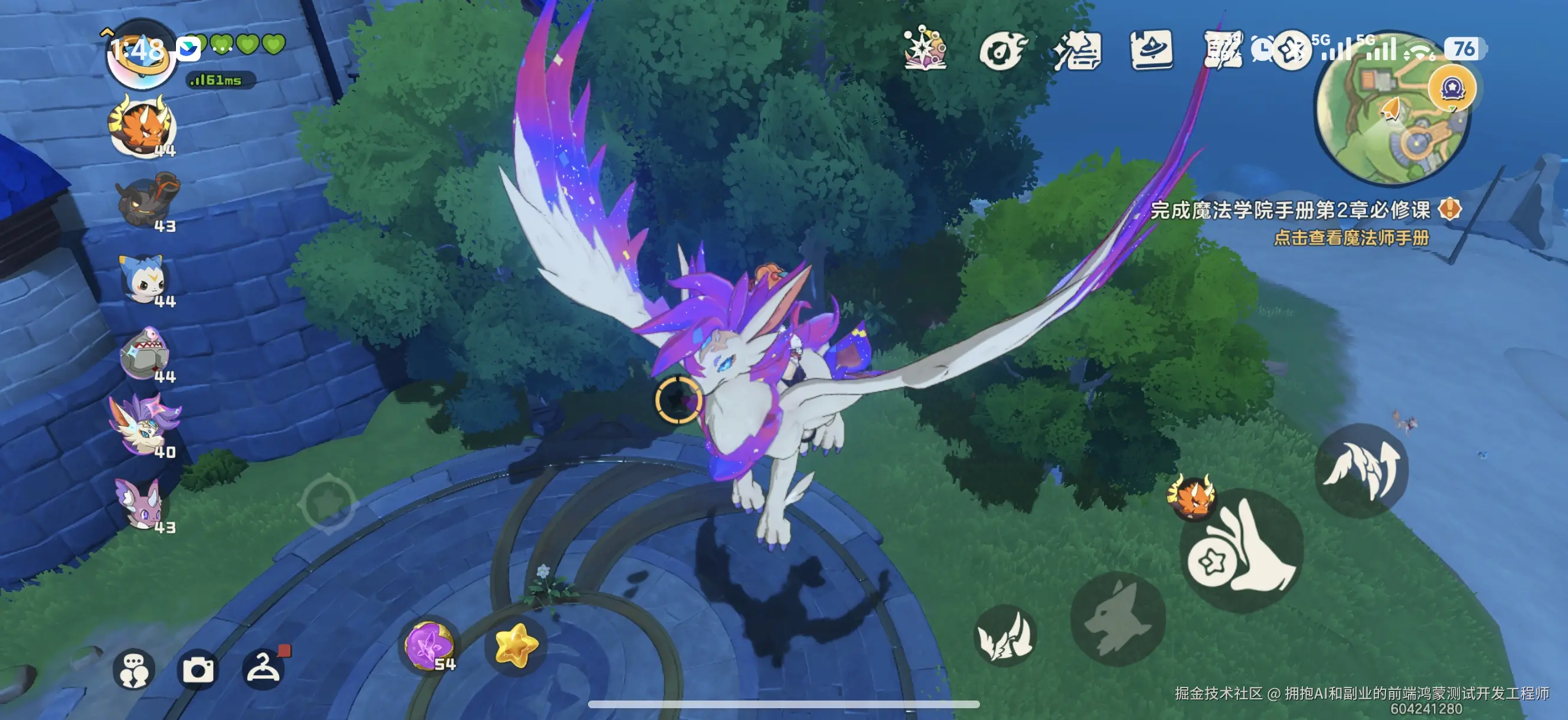Viewport: 1568px width, 720px height.
Task: Open the sparkle scroll menu icon
Action: pos(1076,51)
